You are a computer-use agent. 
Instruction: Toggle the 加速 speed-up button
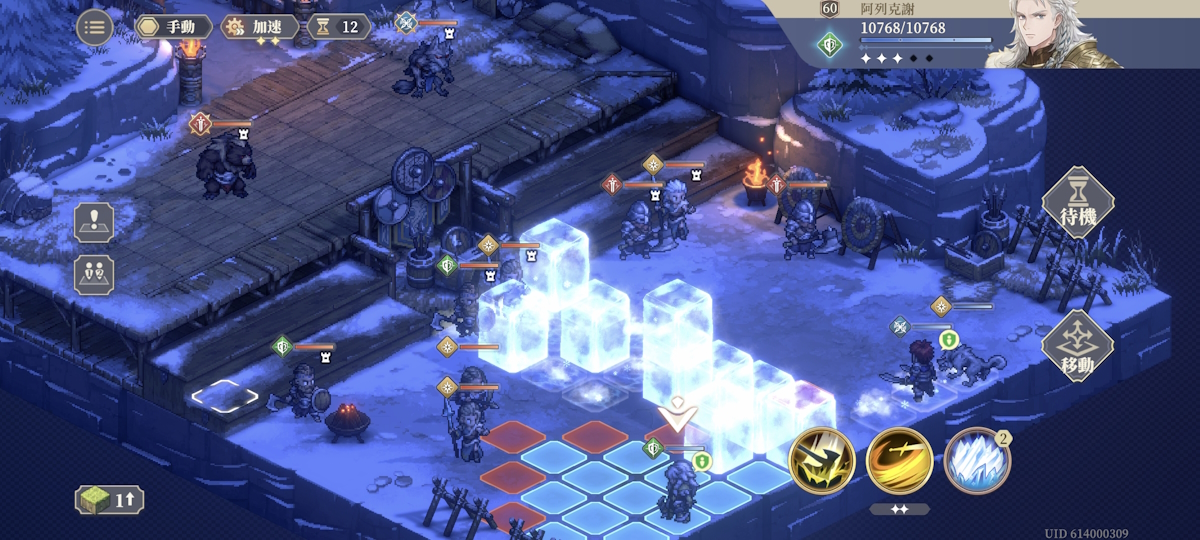coord(259,27)
